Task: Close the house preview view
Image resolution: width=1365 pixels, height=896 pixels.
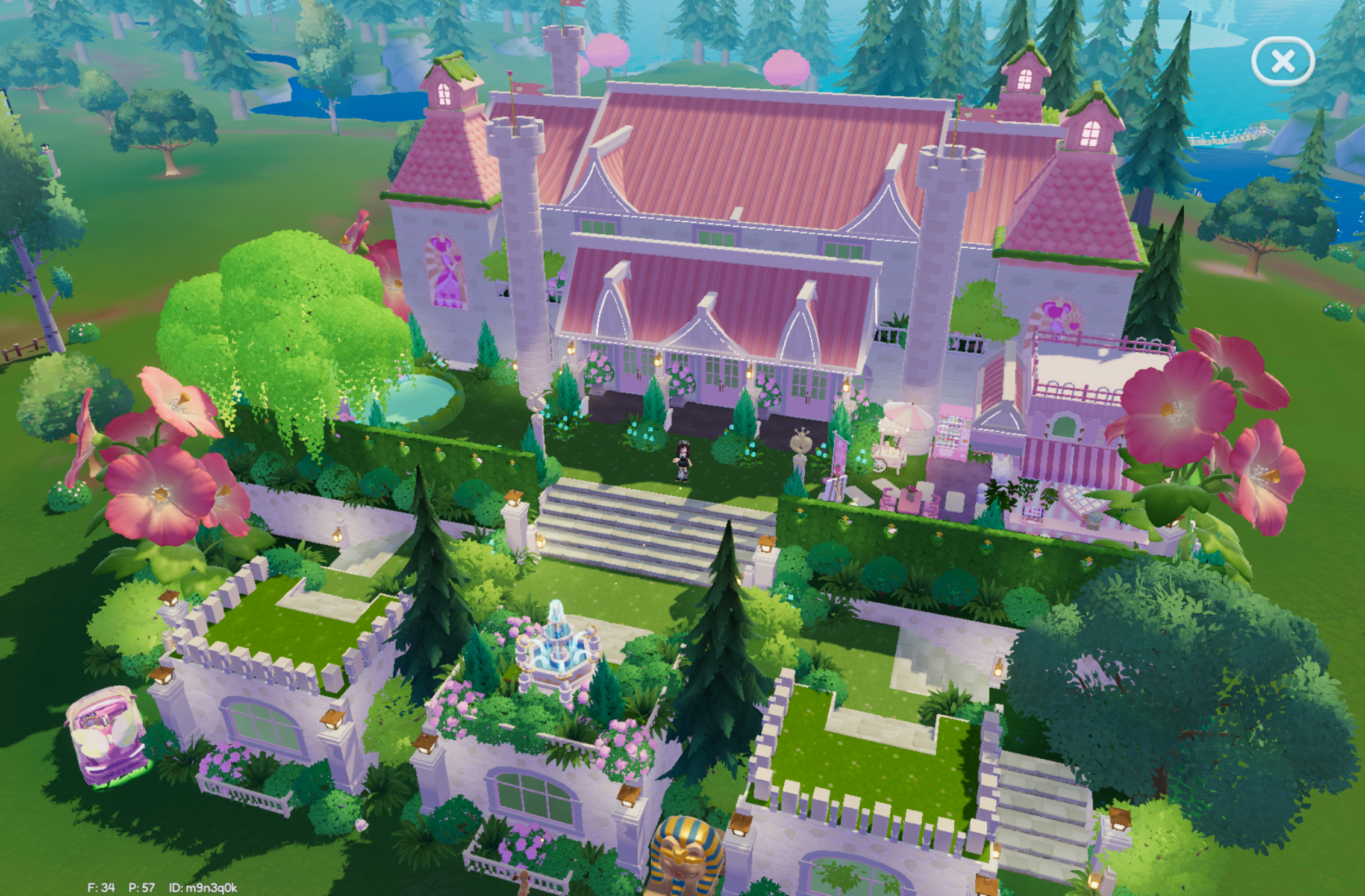Action: pyautogui.click(x=1282, y=61)
